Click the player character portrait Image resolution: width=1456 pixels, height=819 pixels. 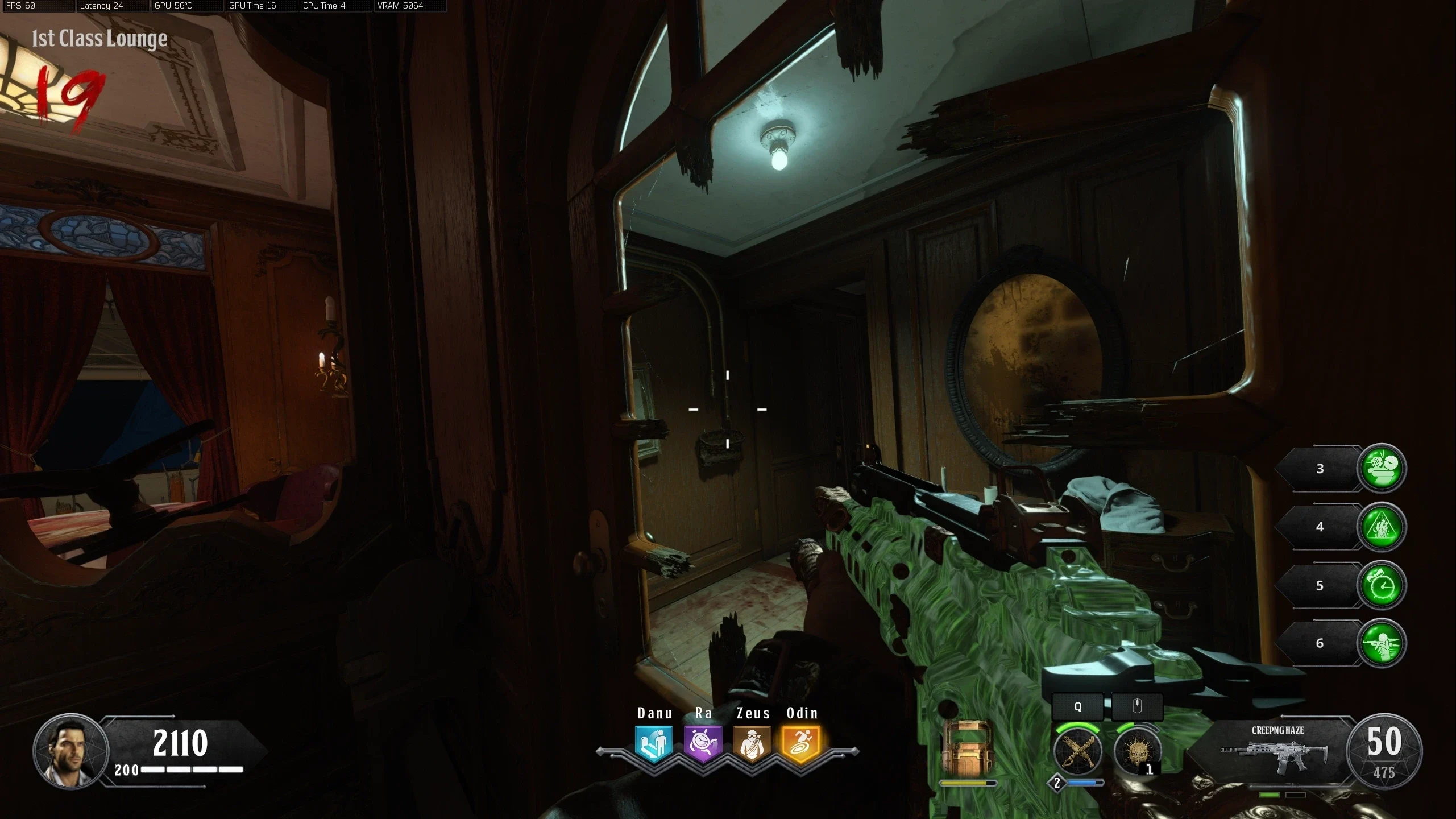click(x=71, y=751)
